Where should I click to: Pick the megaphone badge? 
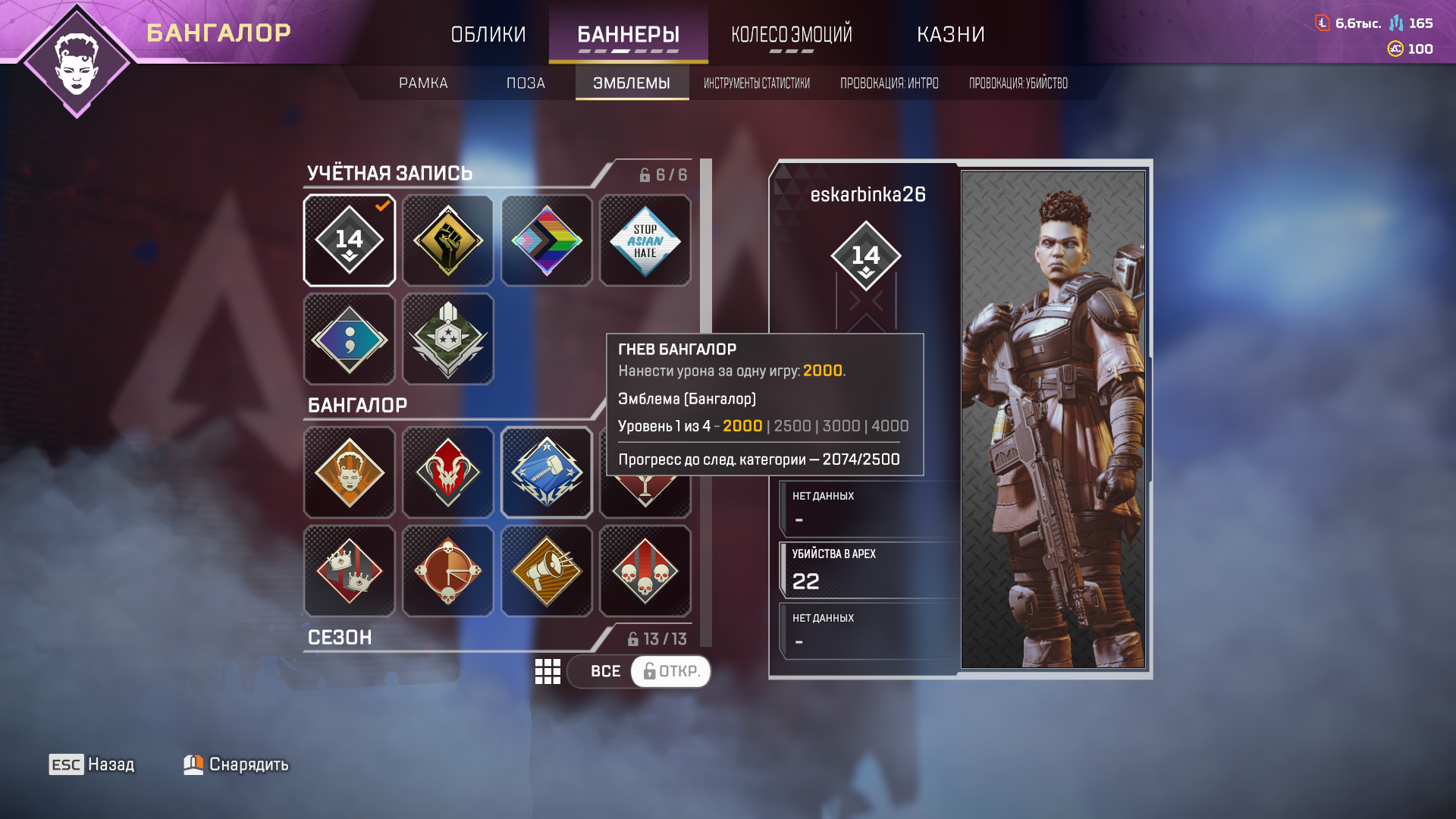pos(547,571)
